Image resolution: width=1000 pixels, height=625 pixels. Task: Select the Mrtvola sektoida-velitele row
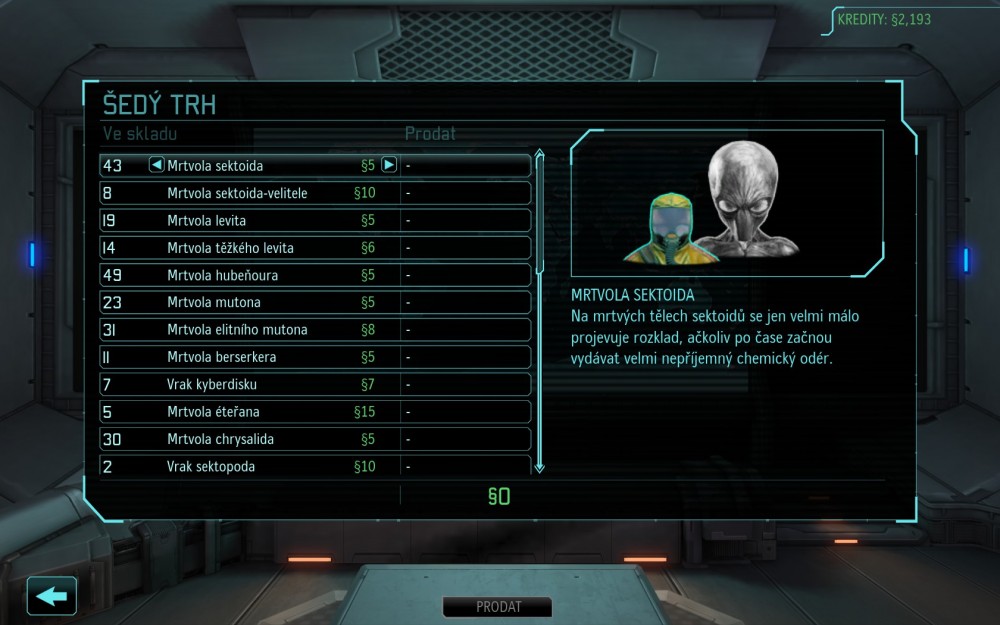point(315,193)
